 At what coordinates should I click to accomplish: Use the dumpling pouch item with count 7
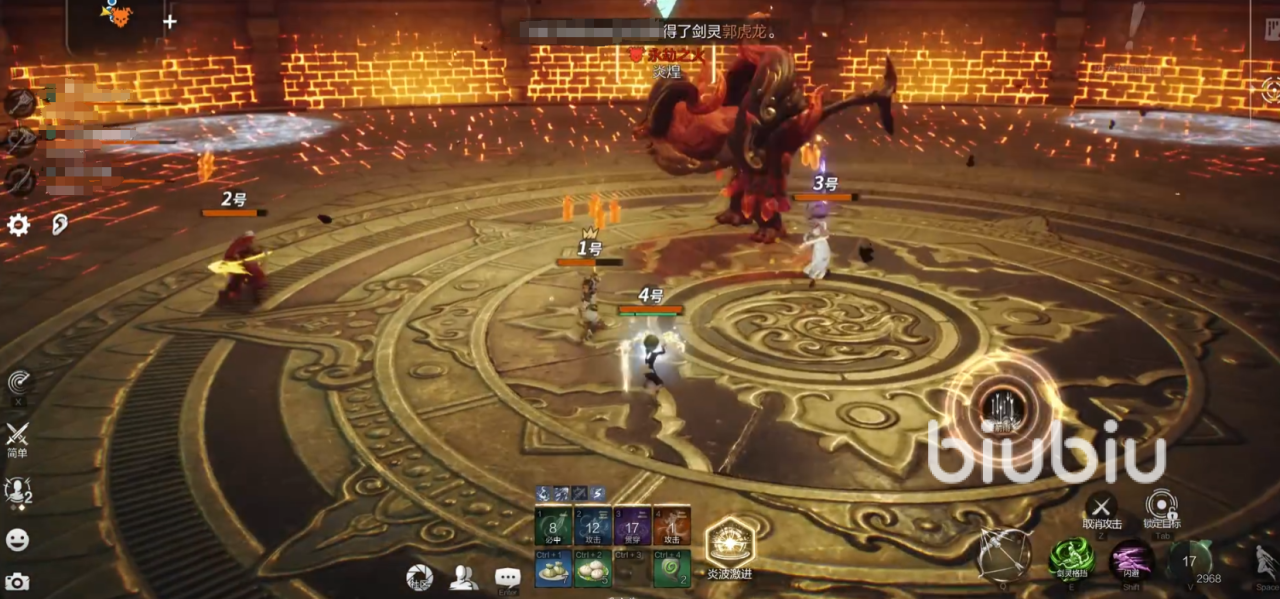[x=552, y=569]
